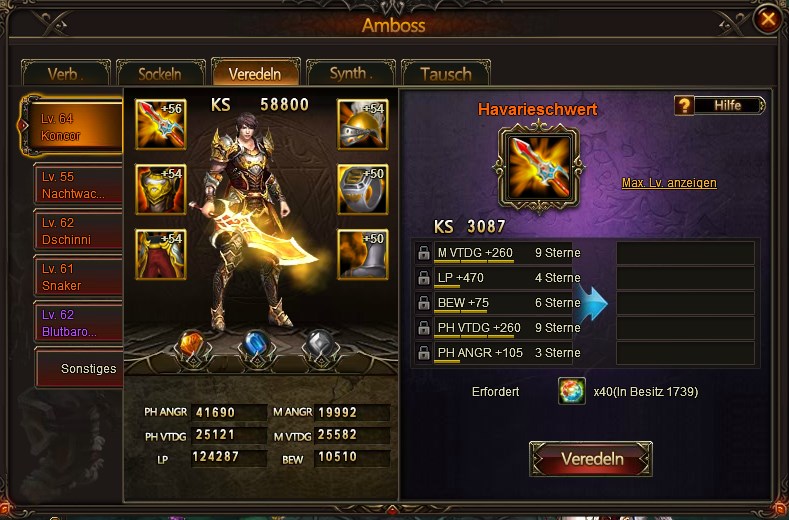Select the Lv. 62 Dschinni character
789x520 pixels.
click(x=78, y=231)
